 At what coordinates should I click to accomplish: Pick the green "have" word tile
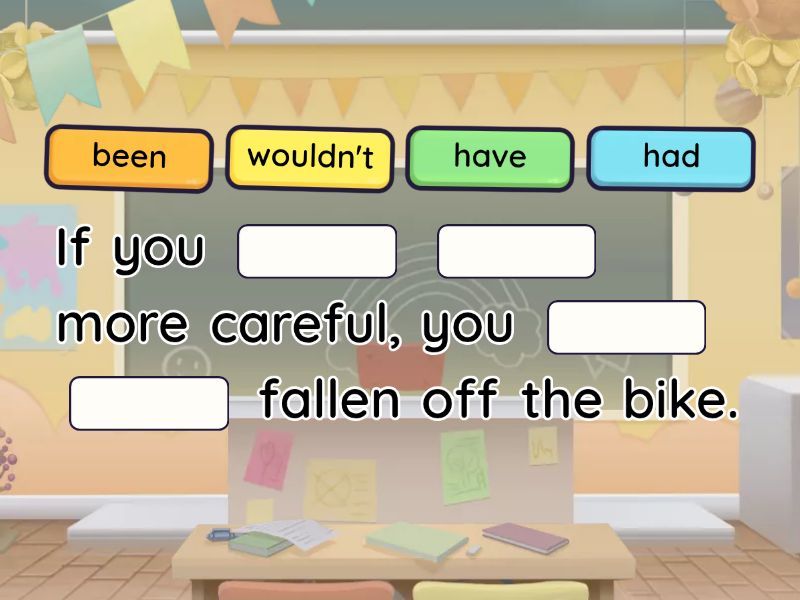click(490, 157)
